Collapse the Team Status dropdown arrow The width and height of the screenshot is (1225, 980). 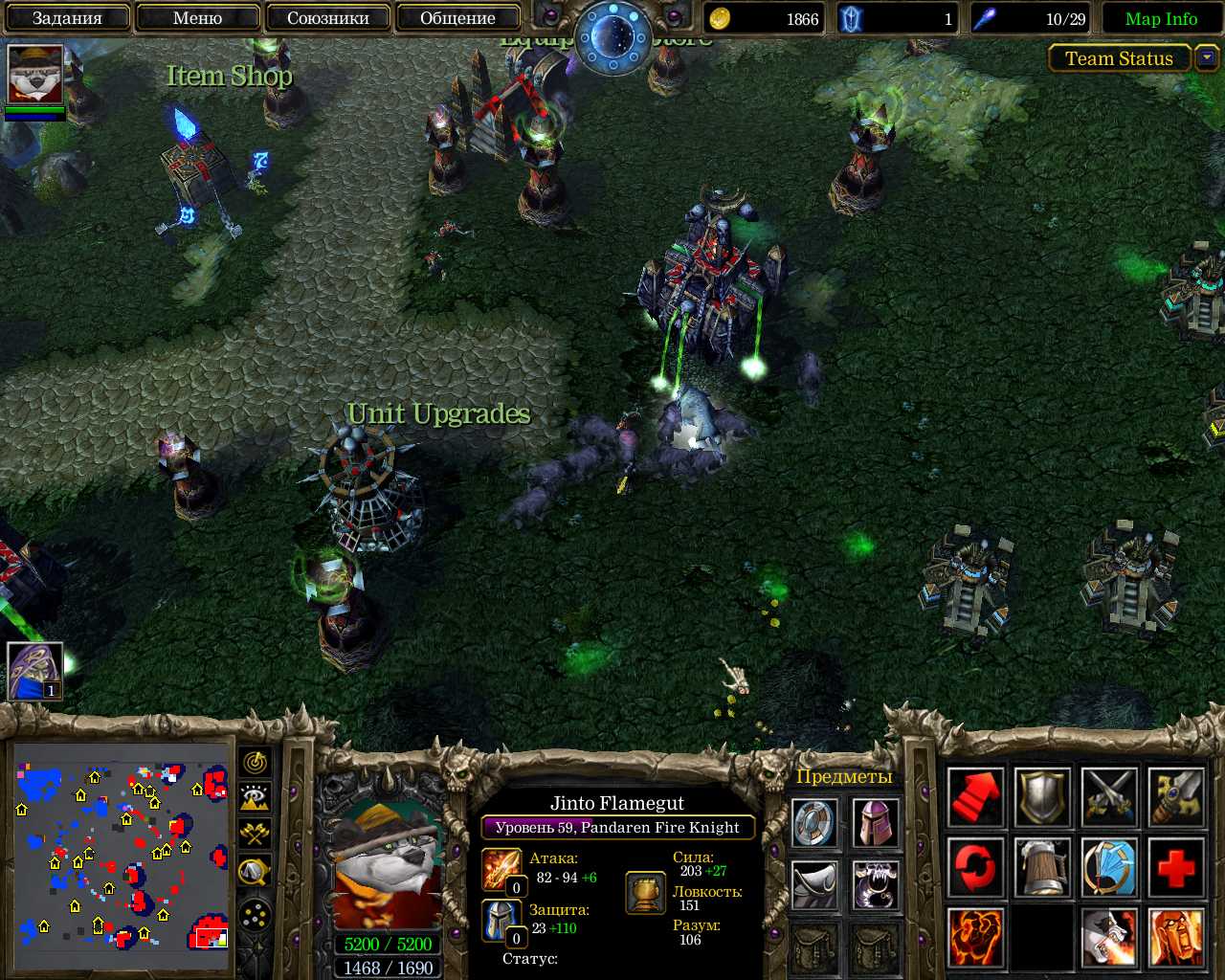[x=1207, y=58]
